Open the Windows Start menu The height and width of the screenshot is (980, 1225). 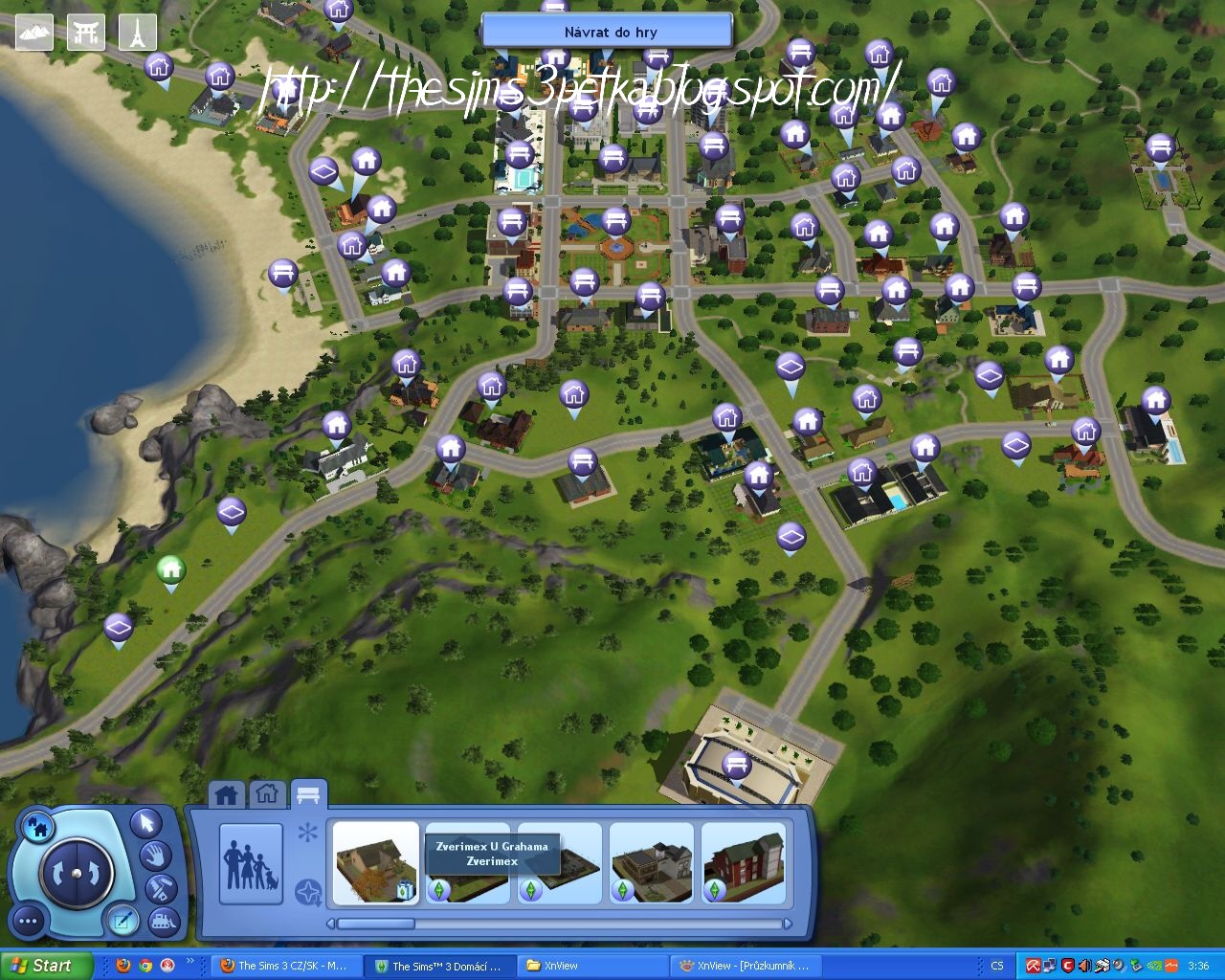48,965
